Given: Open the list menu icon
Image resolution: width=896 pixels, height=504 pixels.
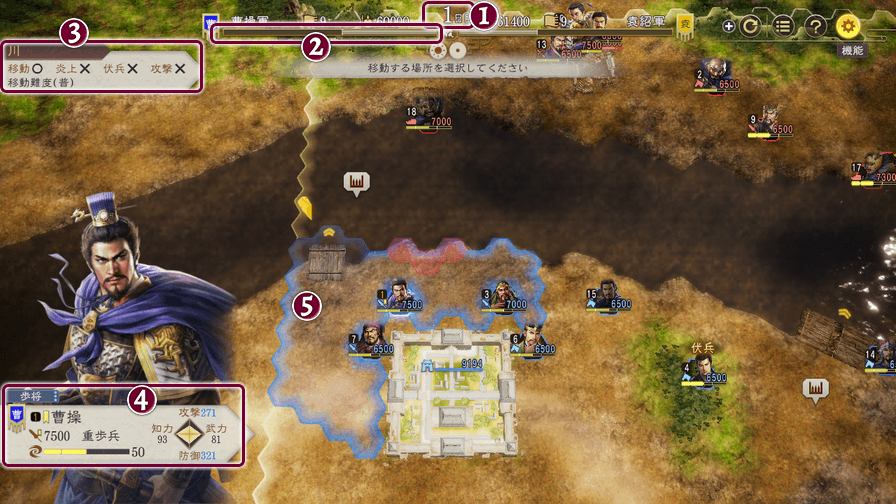Looking at the screenshot, I should click(x=784, y=27).
